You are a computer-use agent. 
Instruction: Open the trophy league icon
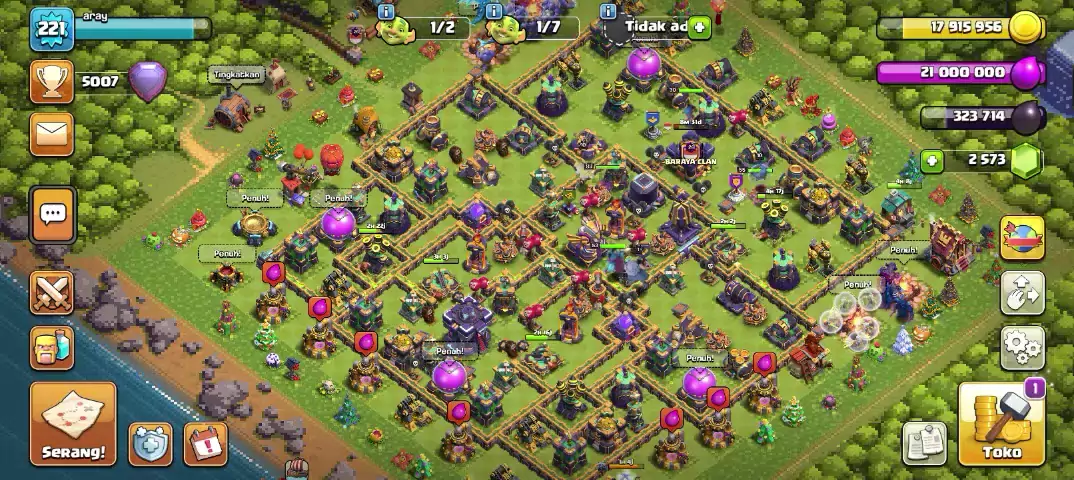51,82
